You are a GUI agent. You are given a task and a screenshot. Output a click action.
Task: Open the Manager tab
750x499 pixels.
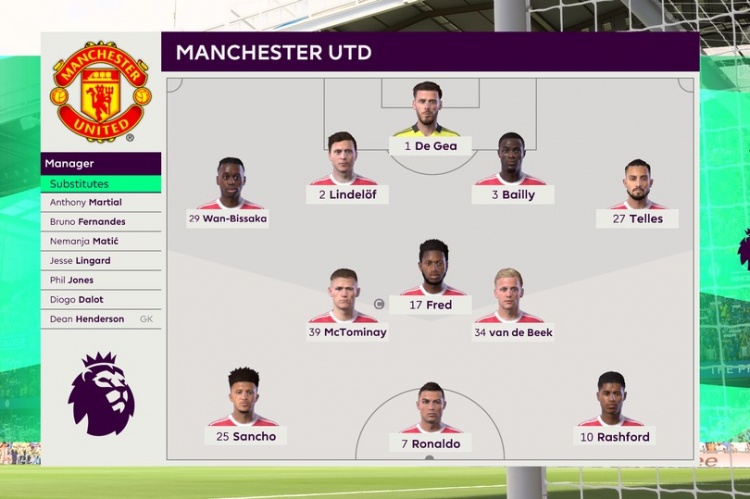coord(100,163)
